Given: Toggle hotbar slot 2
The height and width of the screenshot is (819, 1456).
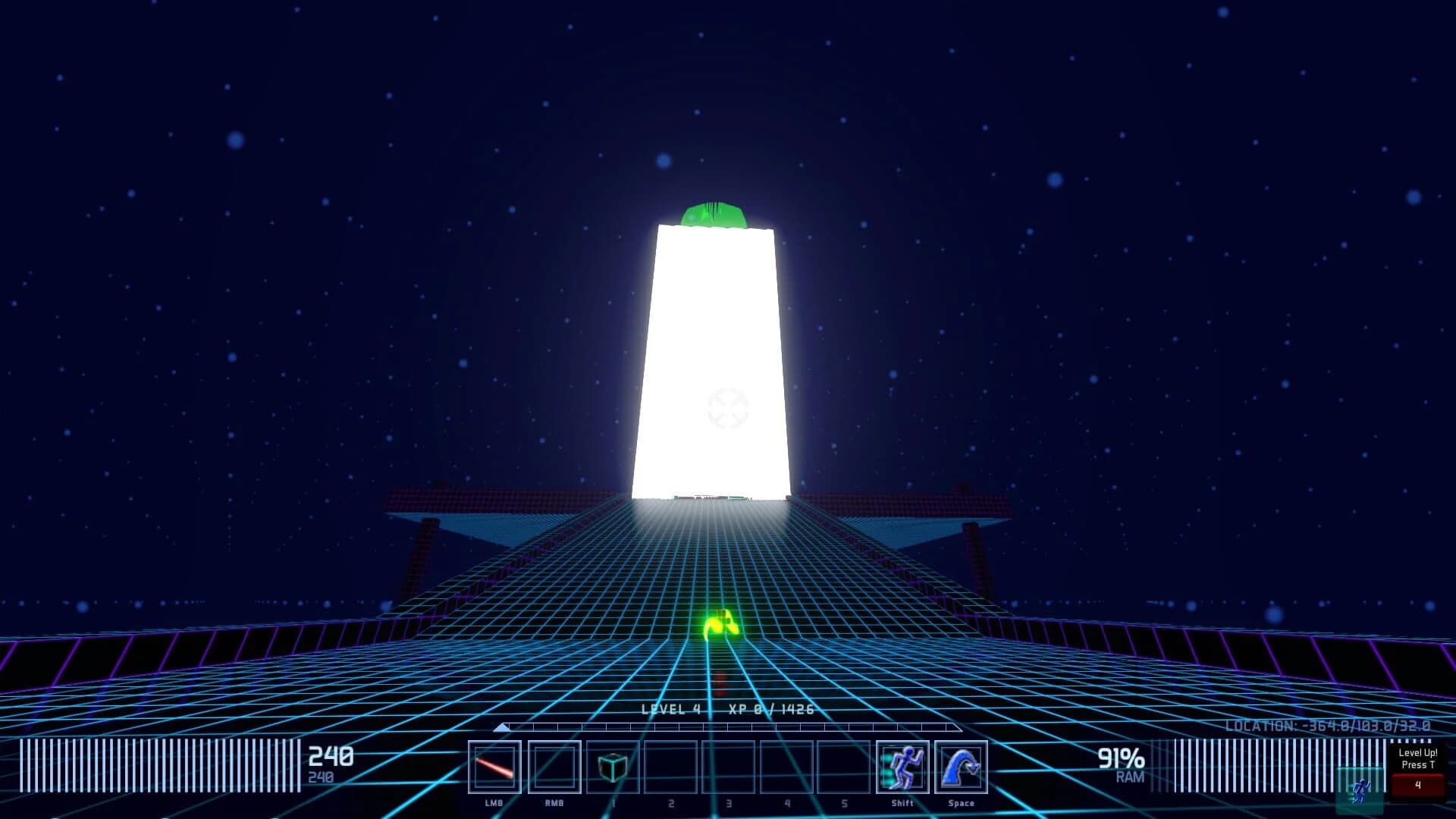Looking at the screenshot, I should (670, 766).
